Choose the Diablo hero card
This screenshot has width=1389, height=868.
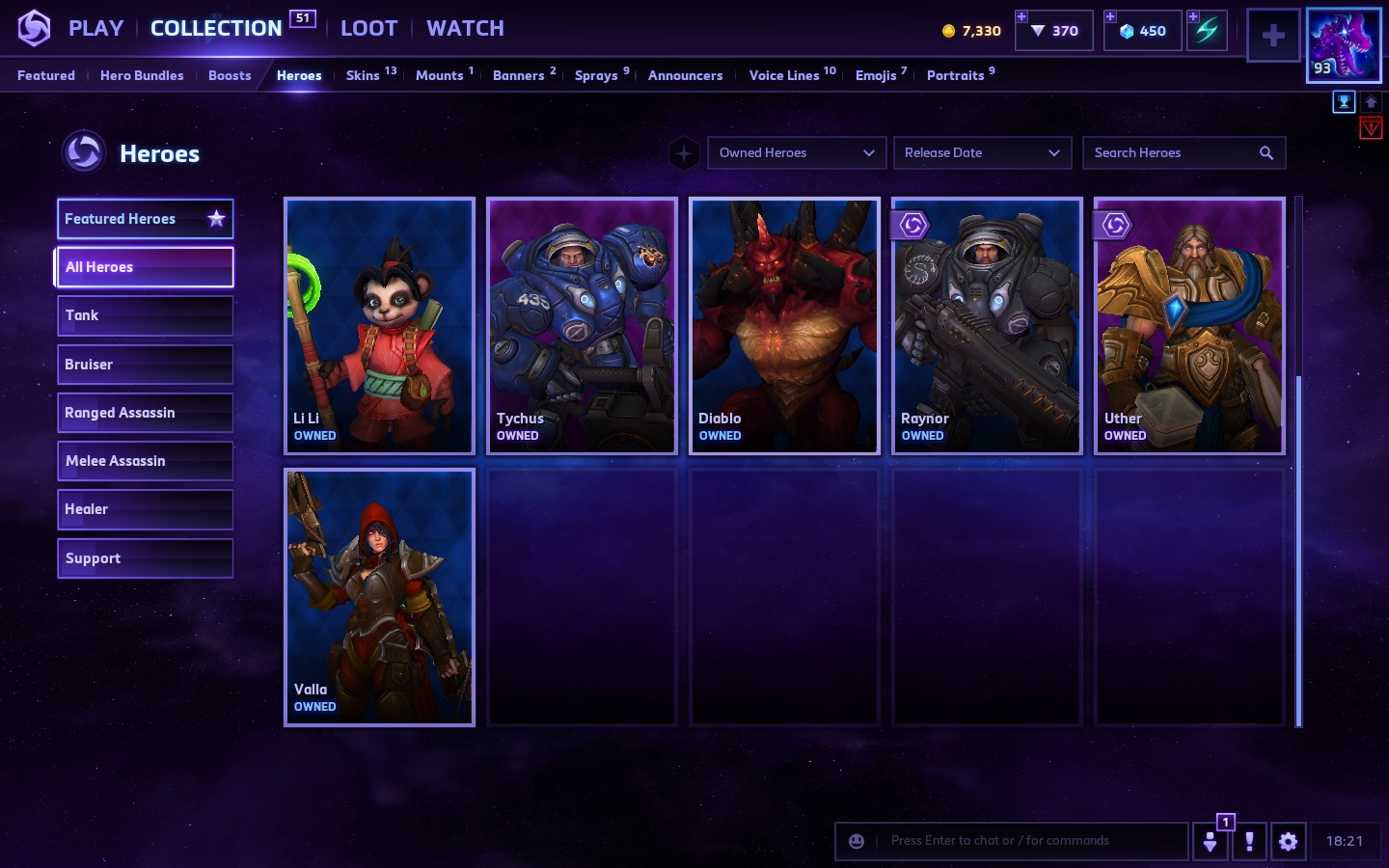tap(784, 326)
